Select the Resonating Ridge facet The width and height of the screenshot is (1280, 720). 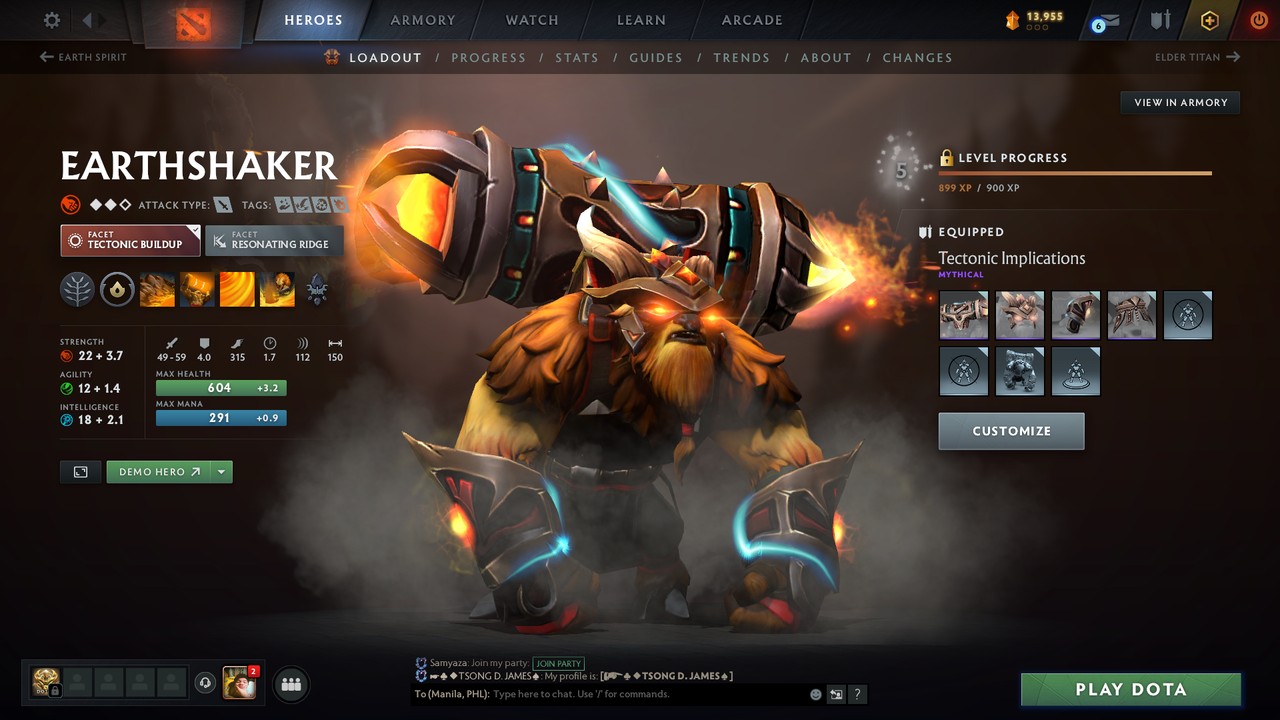click(x=274, y=240)
